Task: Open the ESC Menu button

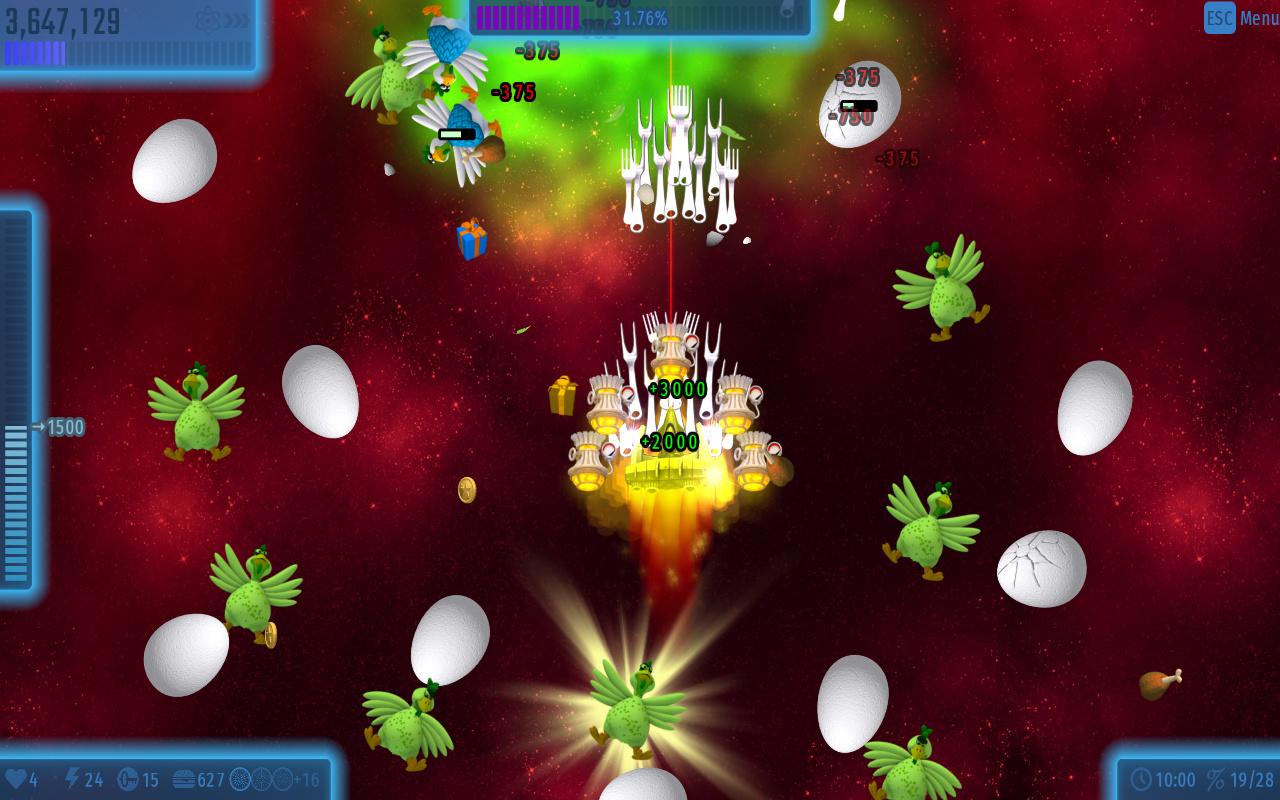Action: (1240, 18)
